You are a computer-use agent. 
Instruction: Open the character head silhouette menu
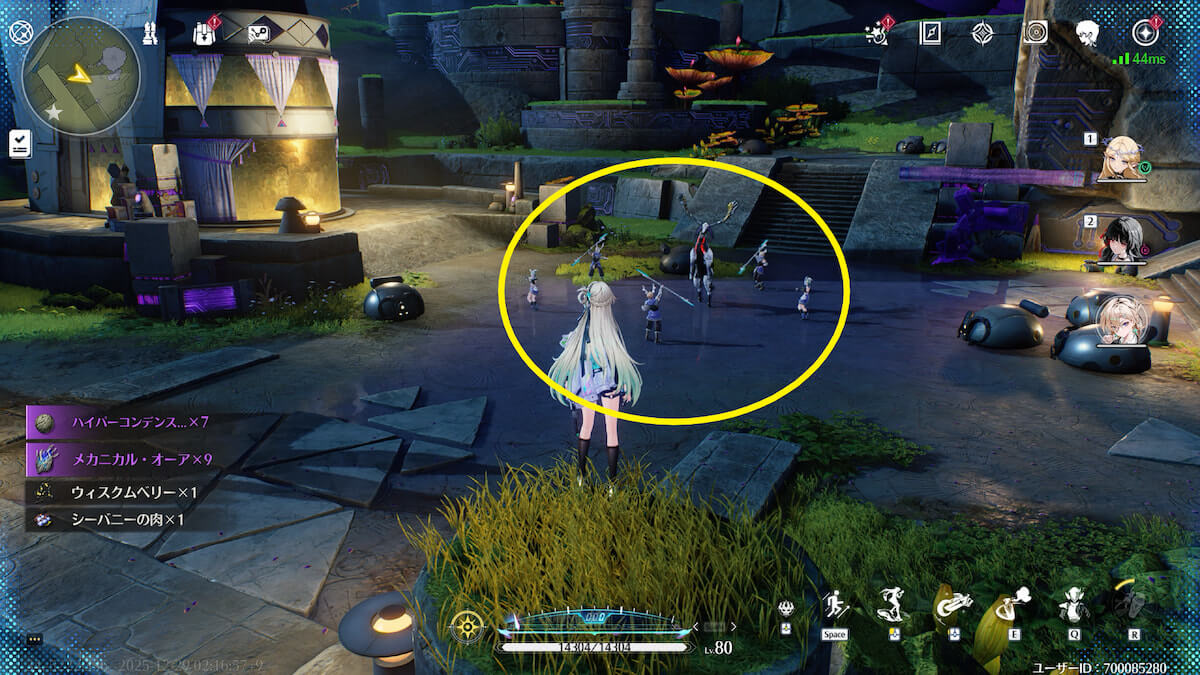(x=1088, y=33)
